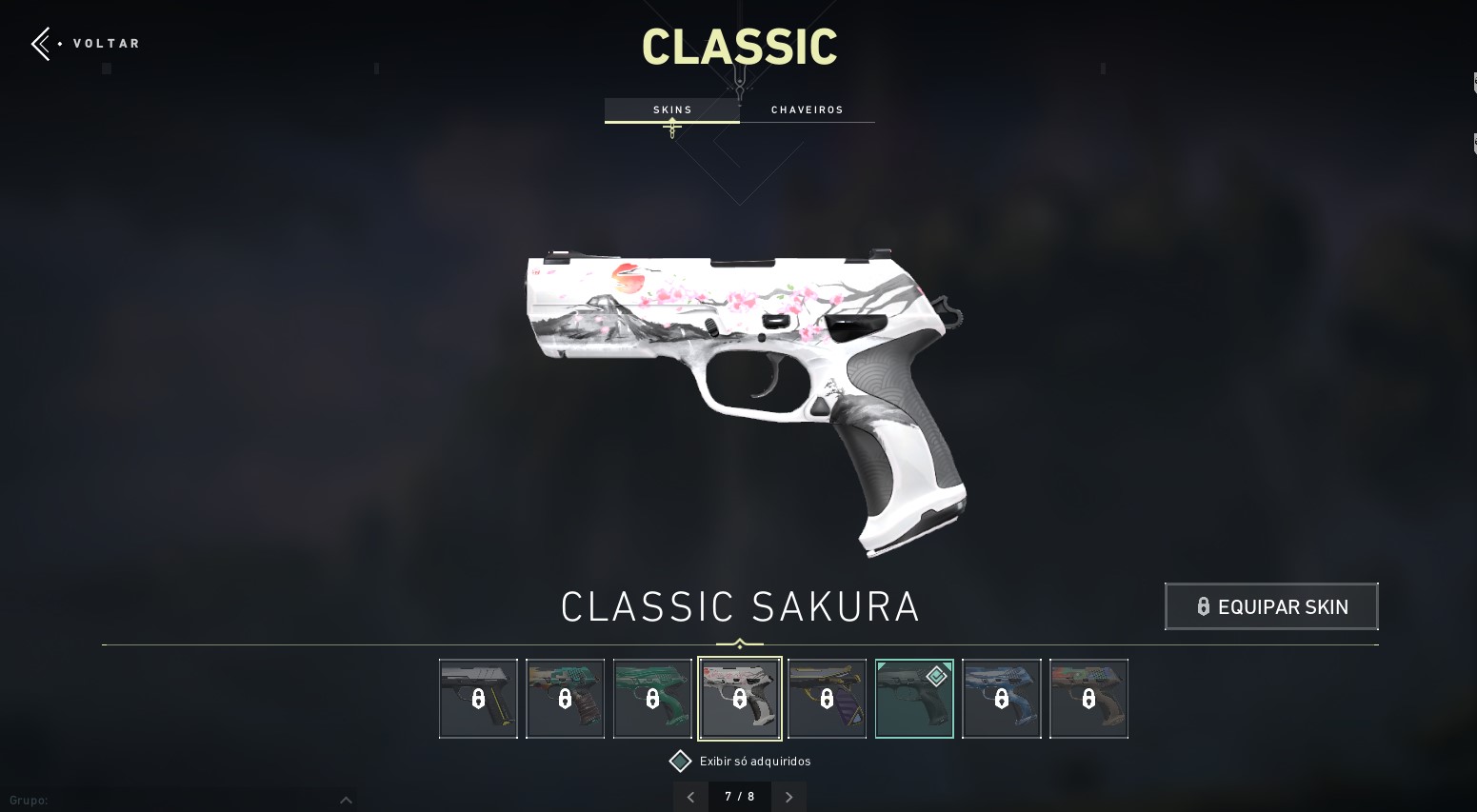
Task: Switch to the CHAVEIROS tab
Action: click(x=807, y=109)
